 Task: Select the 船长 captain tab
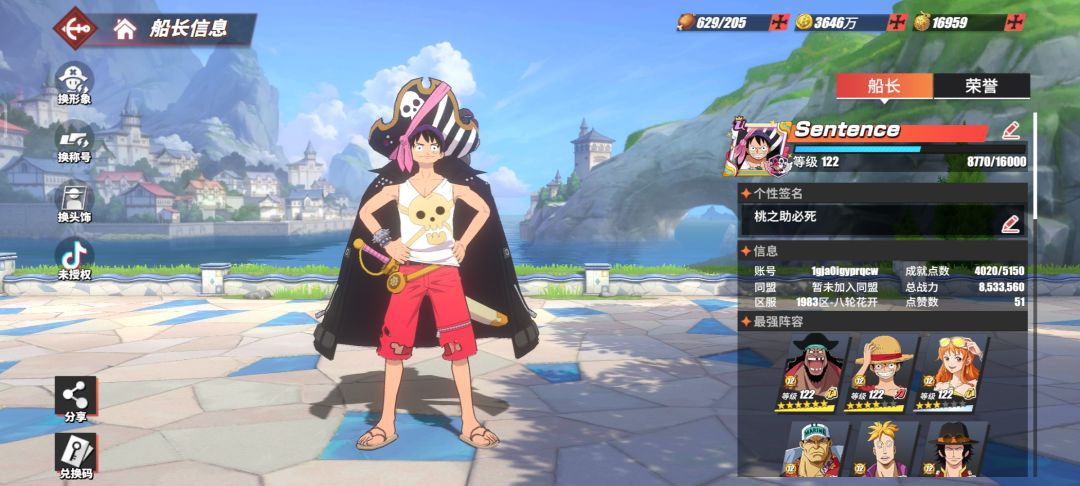pos(884,86)
